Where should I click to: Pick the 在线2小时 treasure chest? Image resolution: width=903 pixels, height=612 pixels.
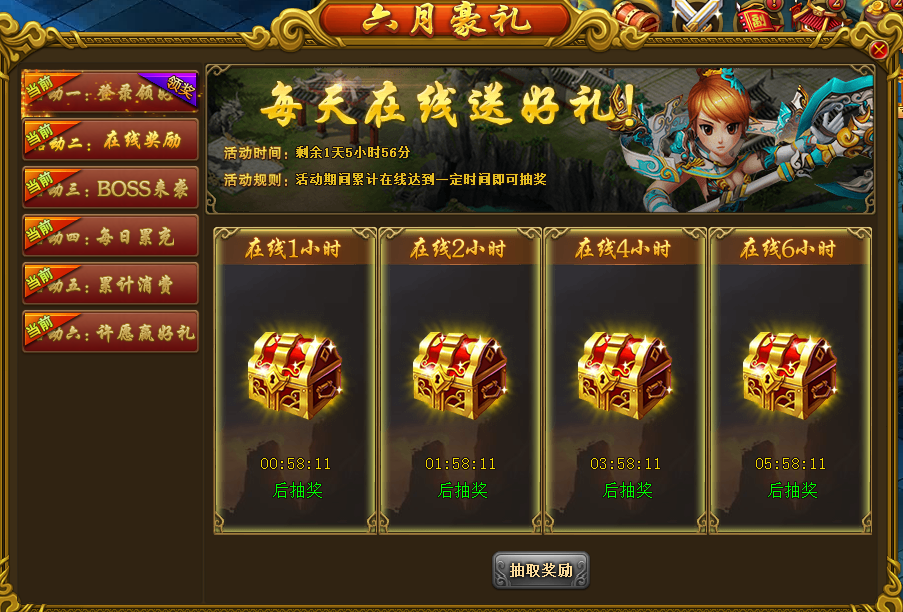460,376
